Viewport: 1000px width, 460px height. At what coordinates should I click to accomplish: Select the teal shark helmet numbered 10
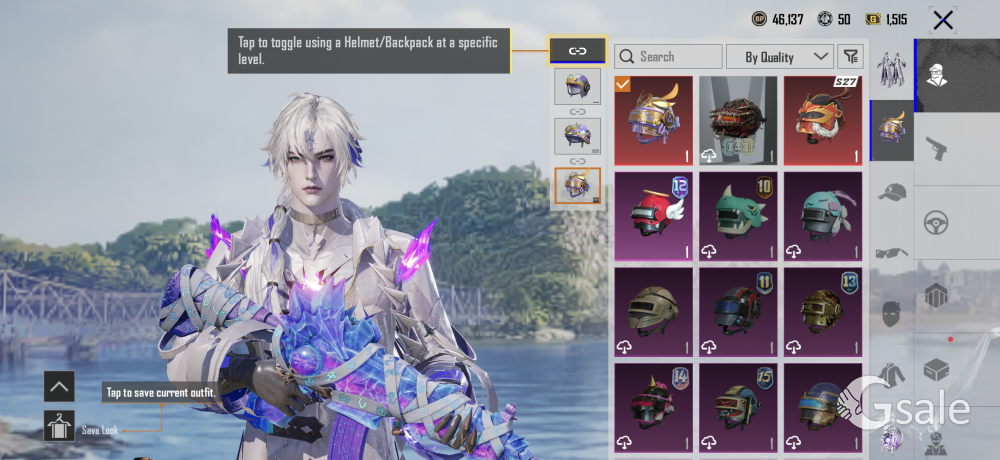point(738,215)
